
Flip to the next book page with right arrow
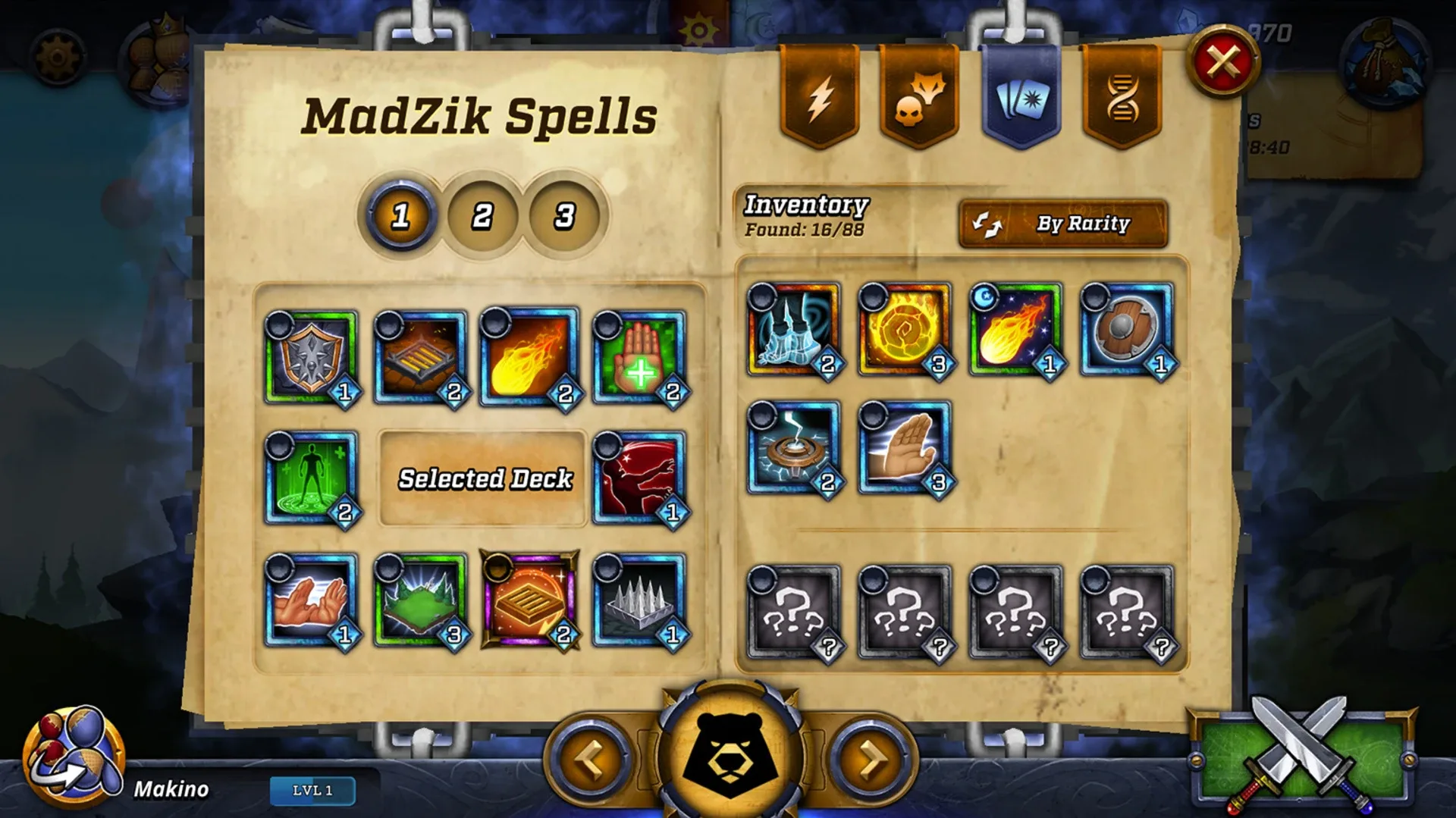pos(867,758)
